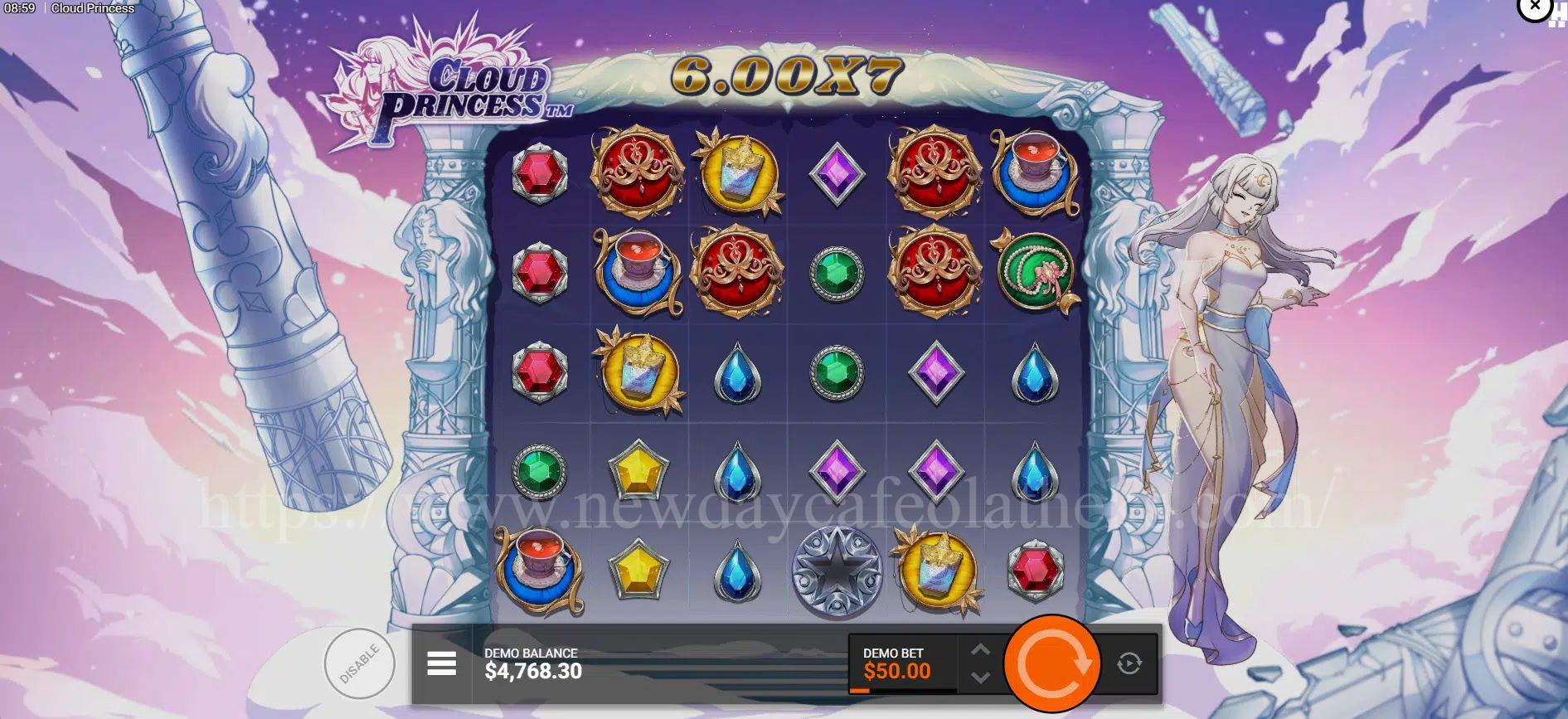Close the game overlay
This screenshot has height=719, width=1568.
click(1535, 7)
